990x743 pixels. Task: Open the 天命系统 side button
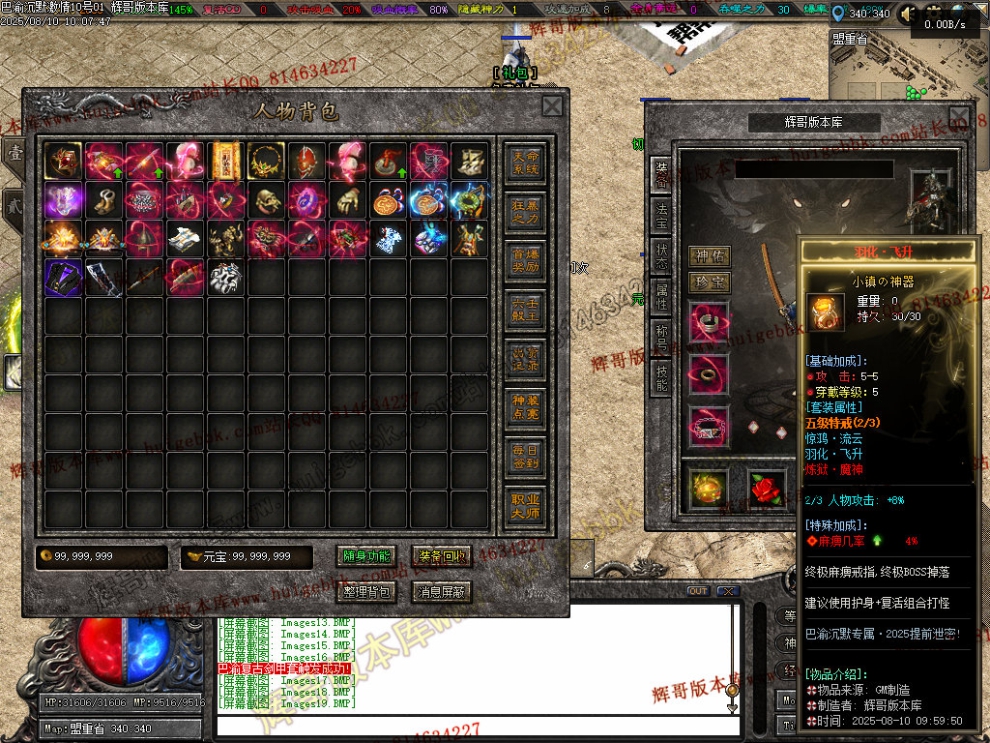tap(525, 163)
